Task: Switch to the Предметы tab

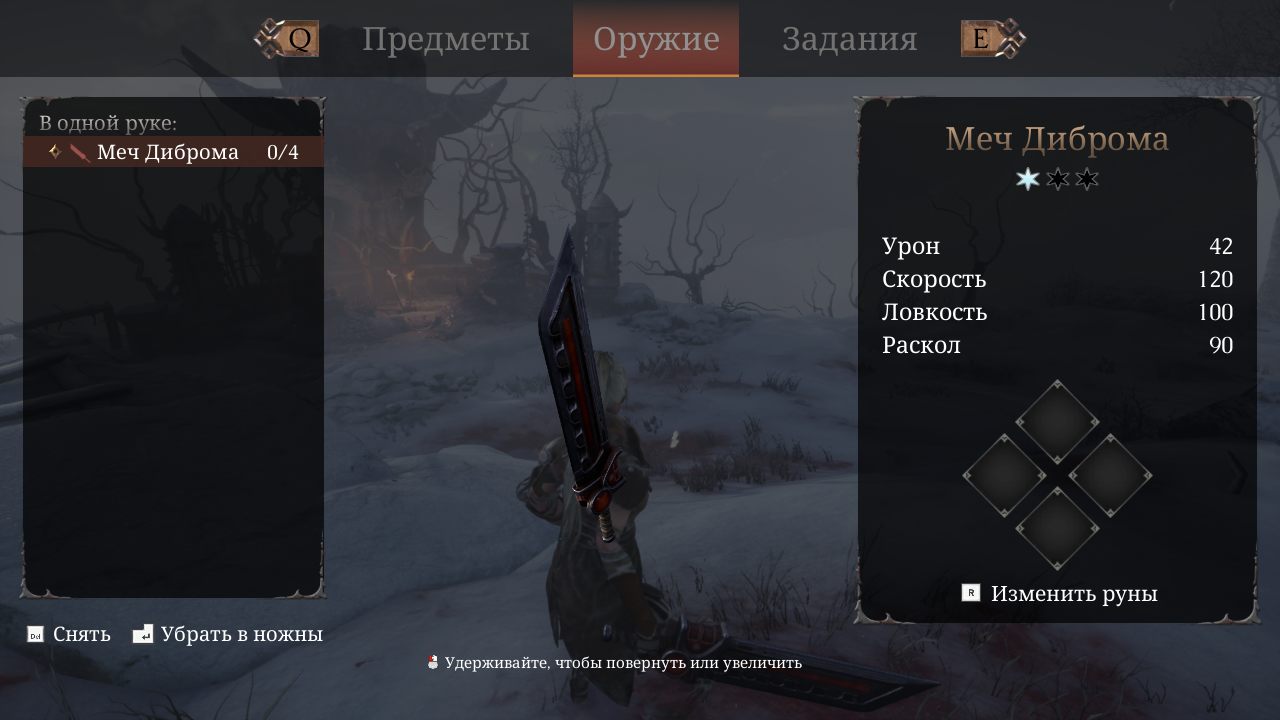Action: click(446, 39)
